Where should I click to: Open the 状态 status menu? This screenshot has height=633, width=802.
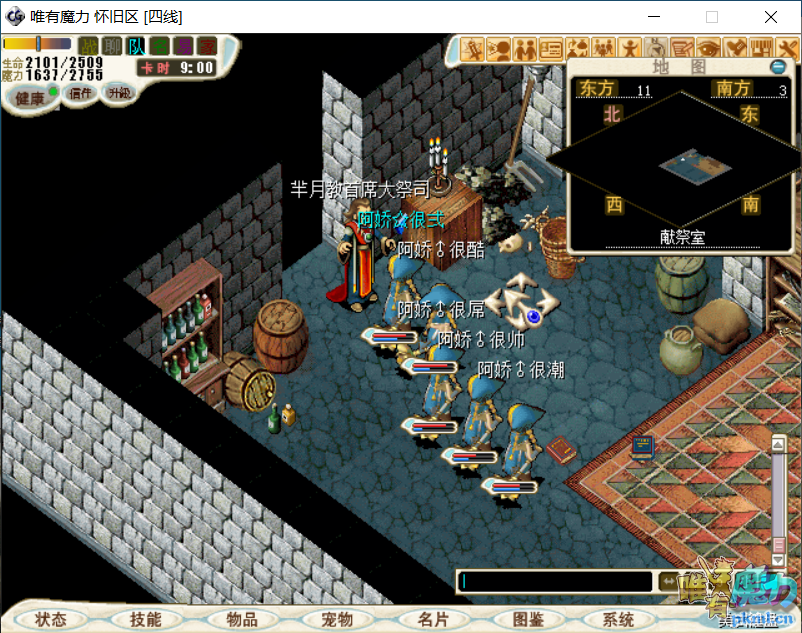50,620
